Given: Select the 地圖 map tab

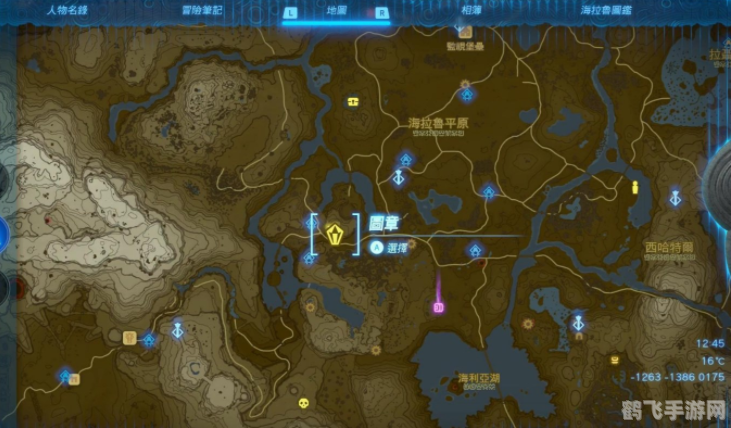Looking at the screenshot, I should tap(337, 11).
